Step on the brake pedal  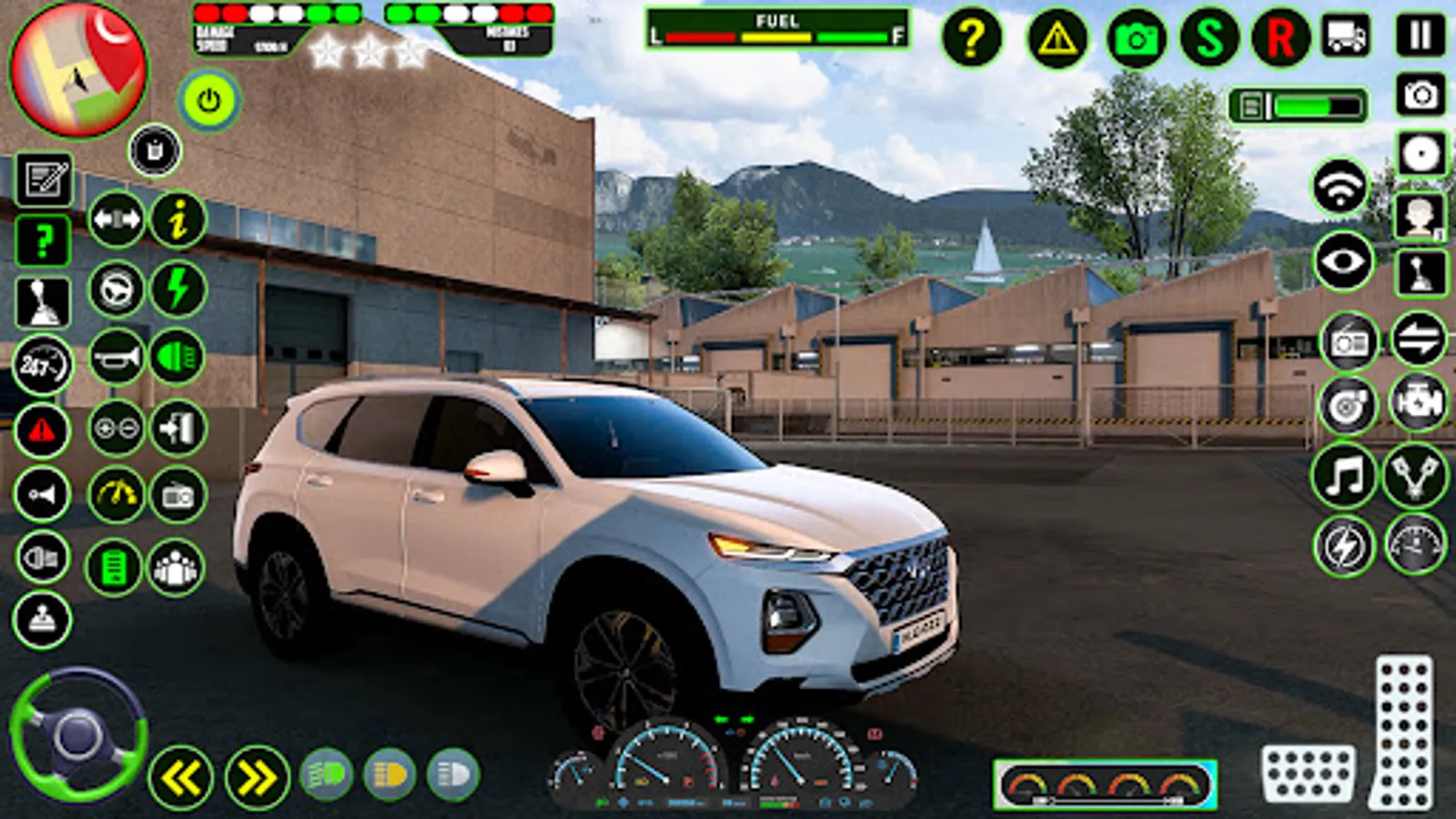(1307, 773)
